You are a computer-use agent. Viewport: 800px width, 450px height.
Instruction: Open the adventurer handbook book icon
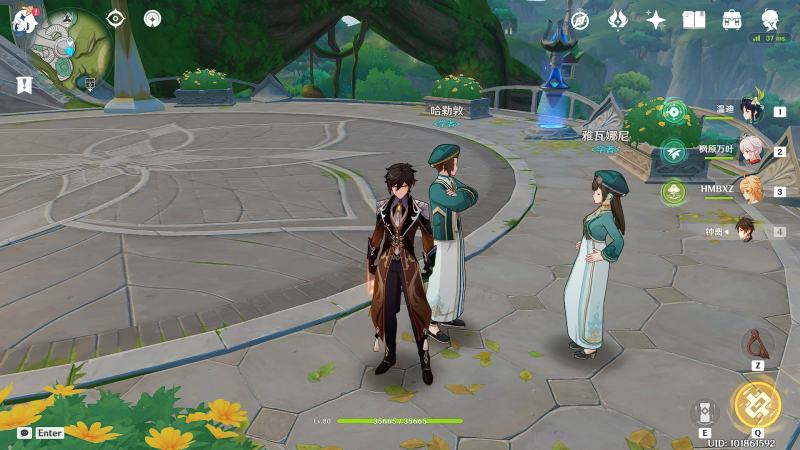694,19
